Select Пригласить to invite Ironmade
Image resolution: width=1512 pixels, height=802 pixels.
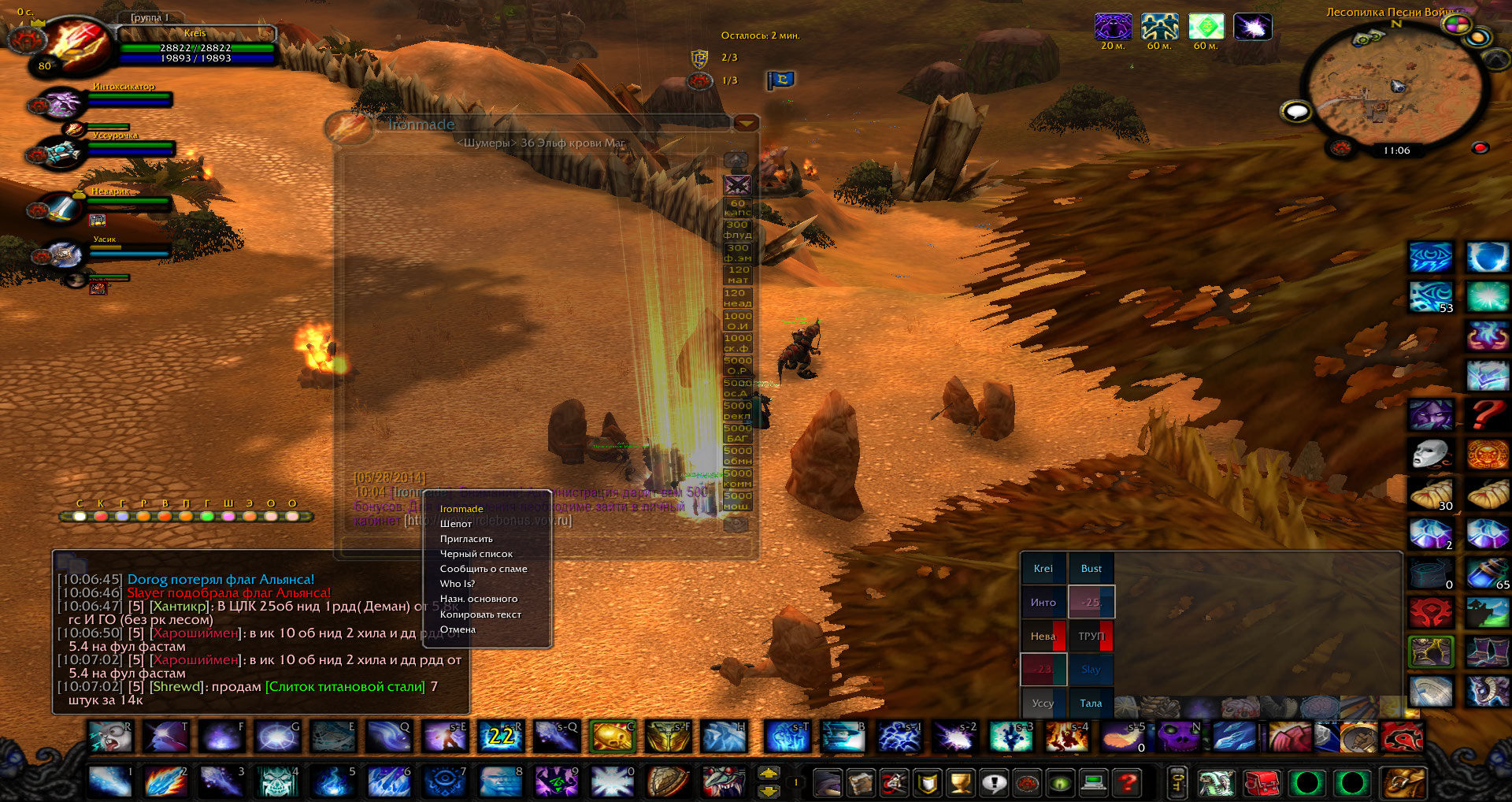(466, 539)
